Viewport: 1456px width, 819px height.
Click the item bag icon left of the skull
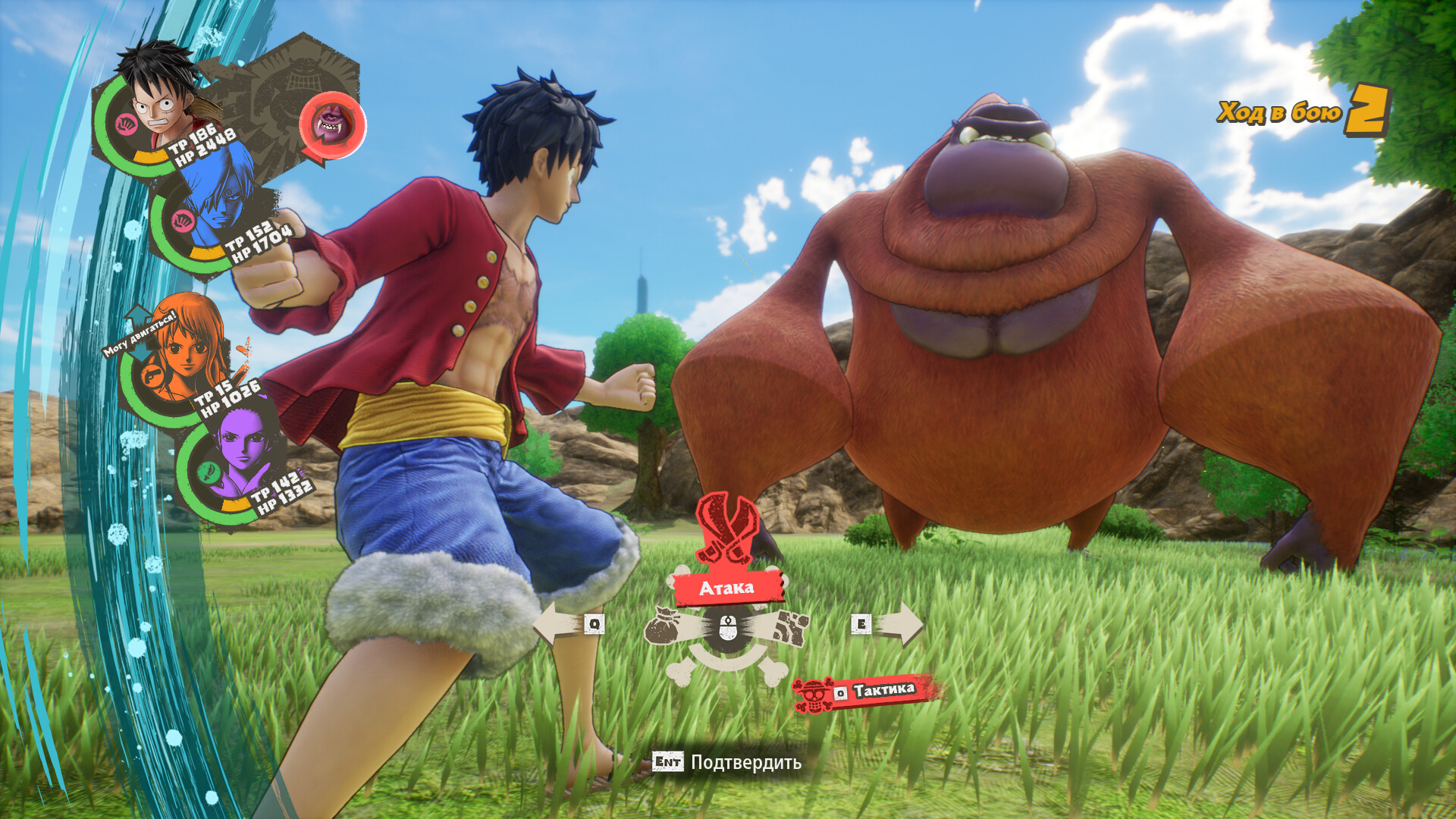point(663,626)
